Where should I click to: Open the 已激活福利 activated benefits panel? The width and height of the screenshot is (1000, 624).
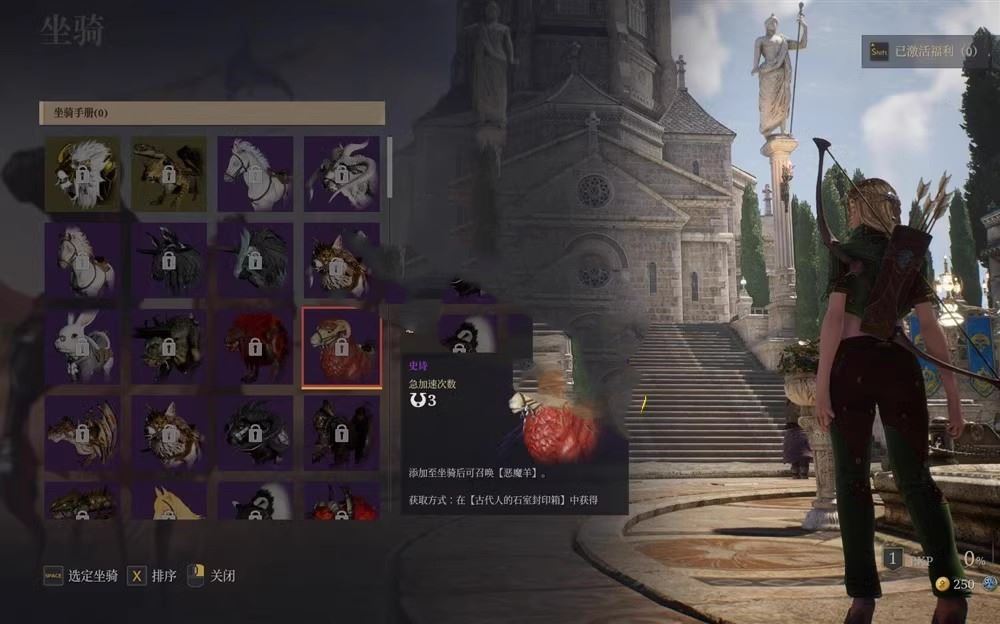[922, 51]
